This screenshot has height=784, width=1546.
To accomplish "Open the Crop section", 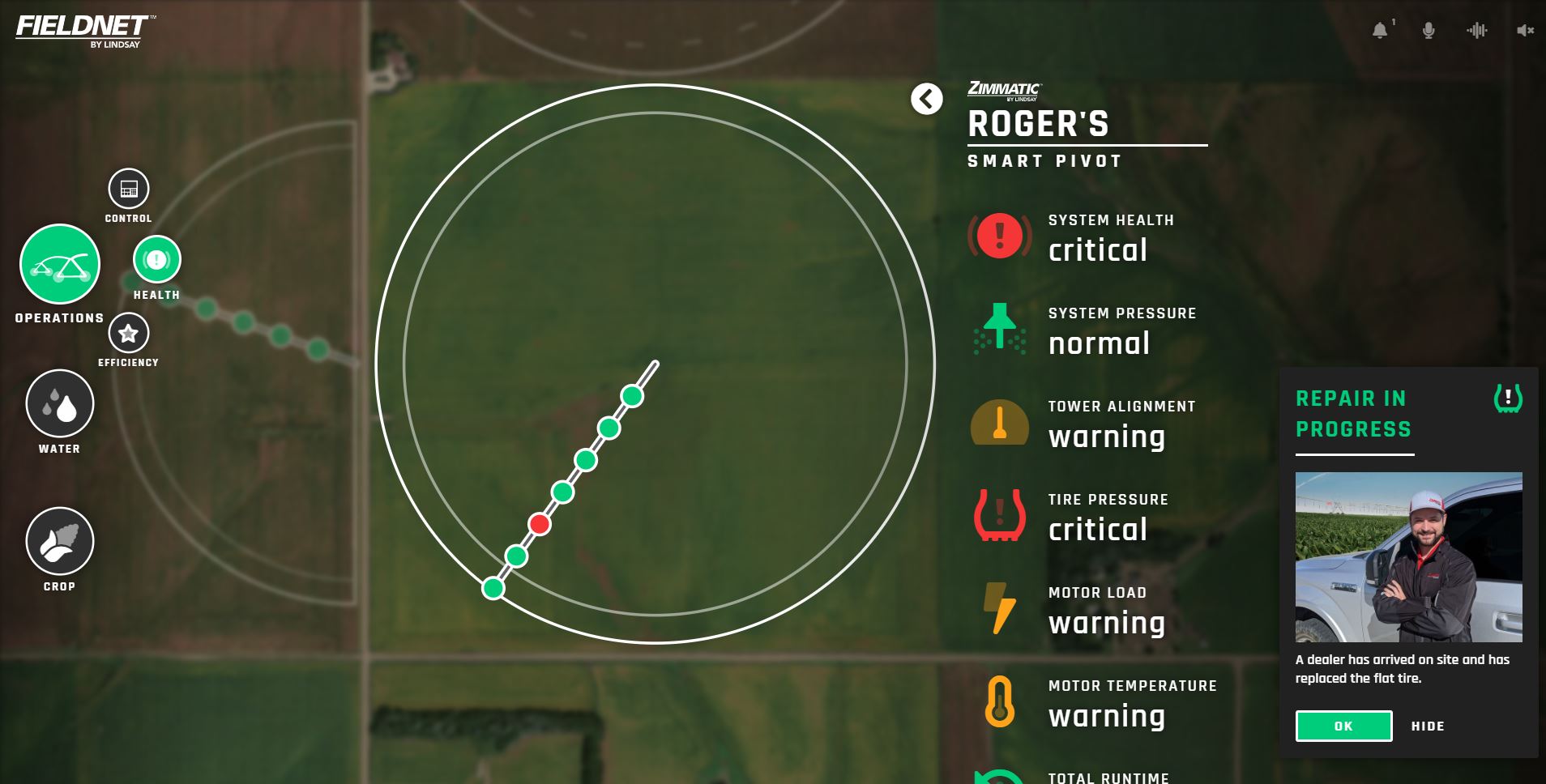I will [60, 541].
